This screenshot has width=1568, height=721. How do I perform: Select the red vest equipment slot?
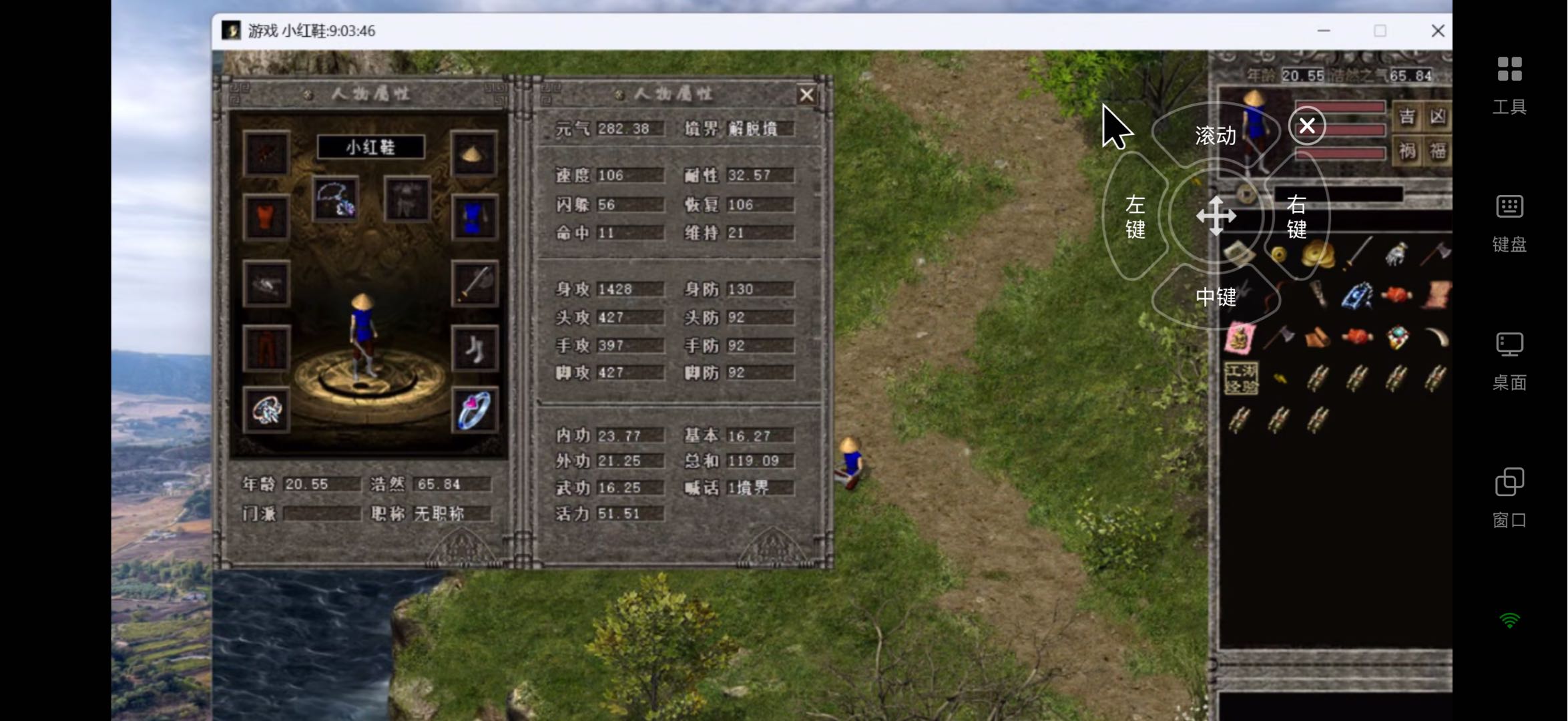click(x=266, y=218)
